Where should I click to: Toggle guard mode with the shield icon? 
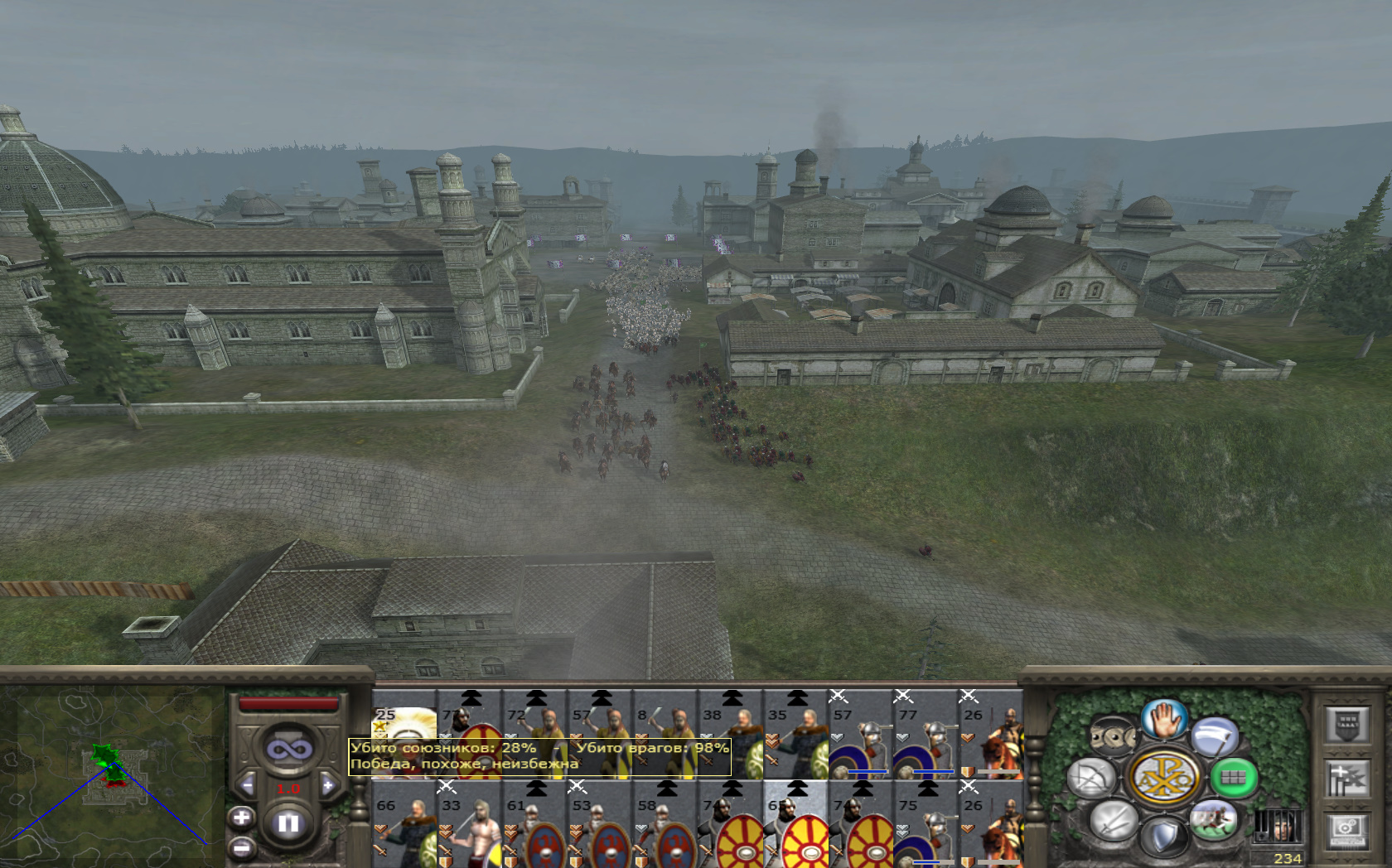tap(1163, 837)
